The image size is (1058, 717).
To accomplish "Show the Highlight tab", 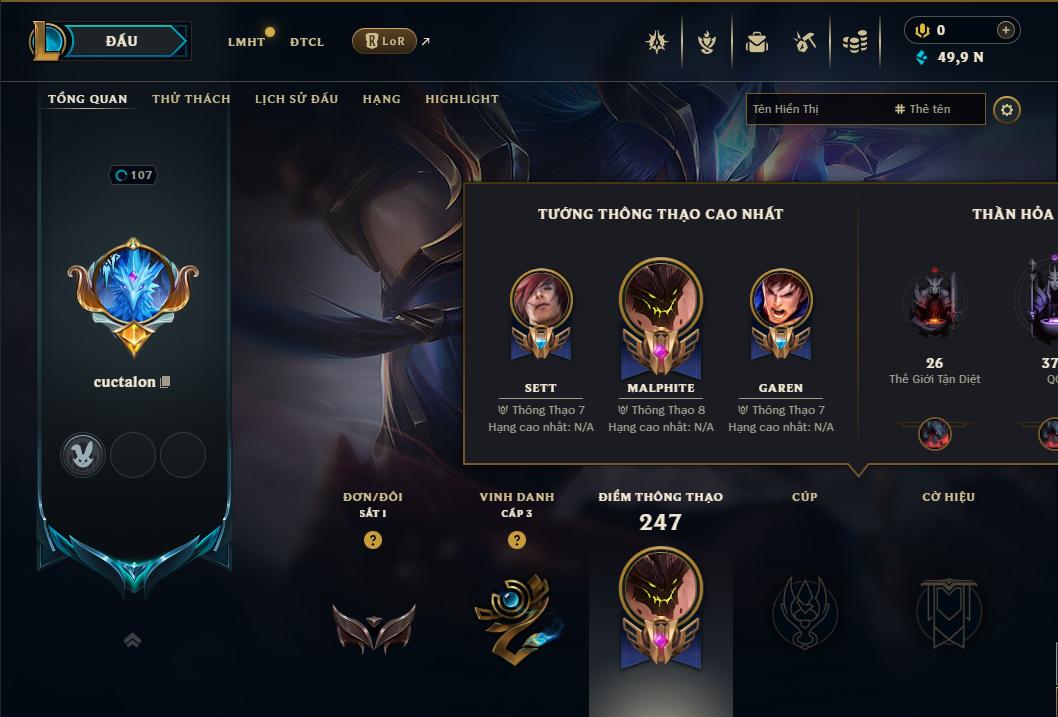I will click(461, 99).
